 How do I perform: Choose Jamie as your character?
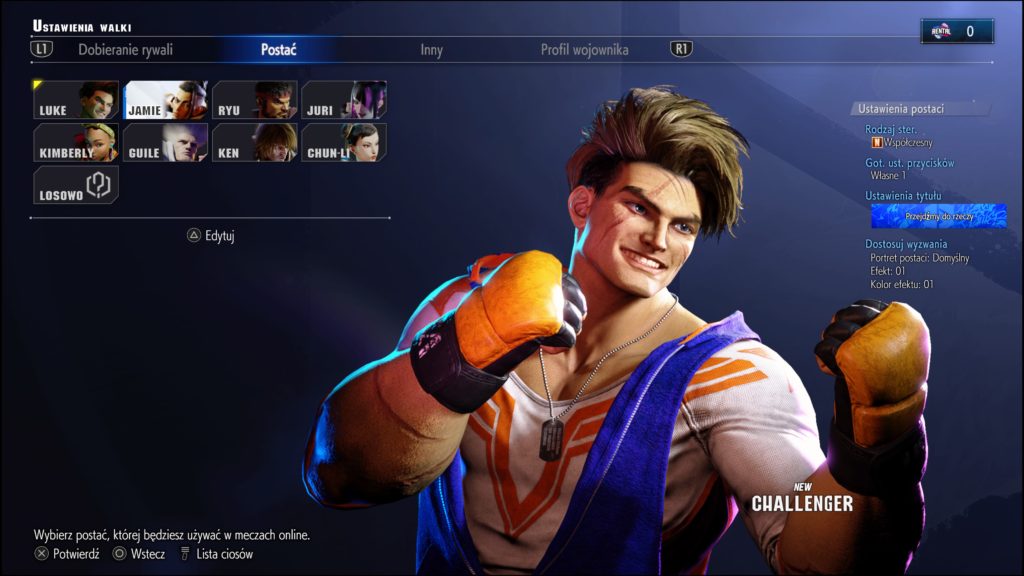165,100
